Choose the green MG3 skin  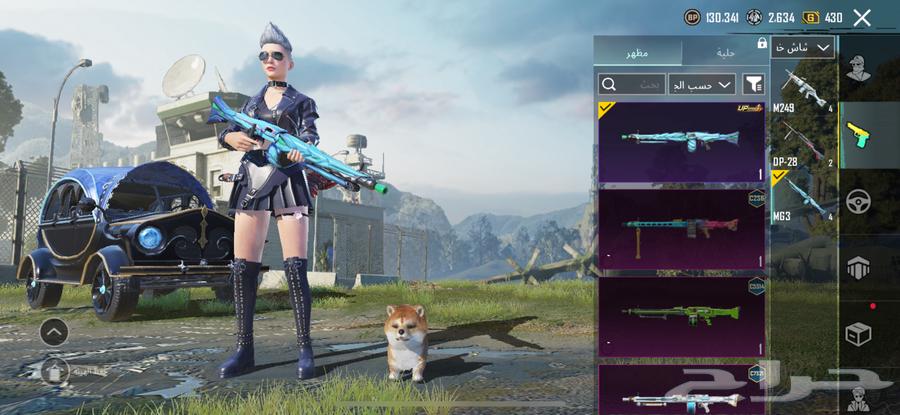tap(681, 313)
